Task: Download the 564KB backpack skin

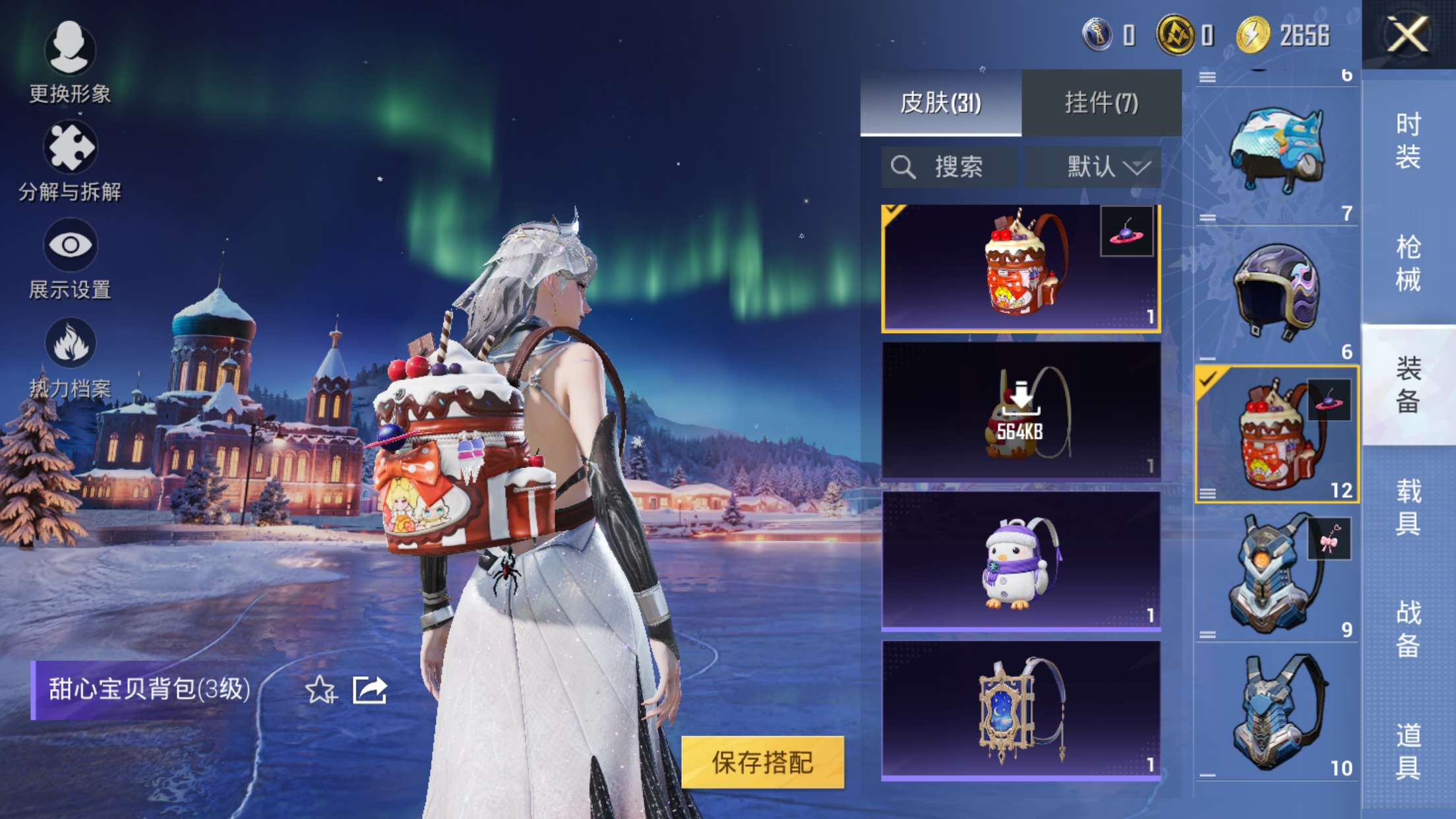Action: pos(1020,410)
